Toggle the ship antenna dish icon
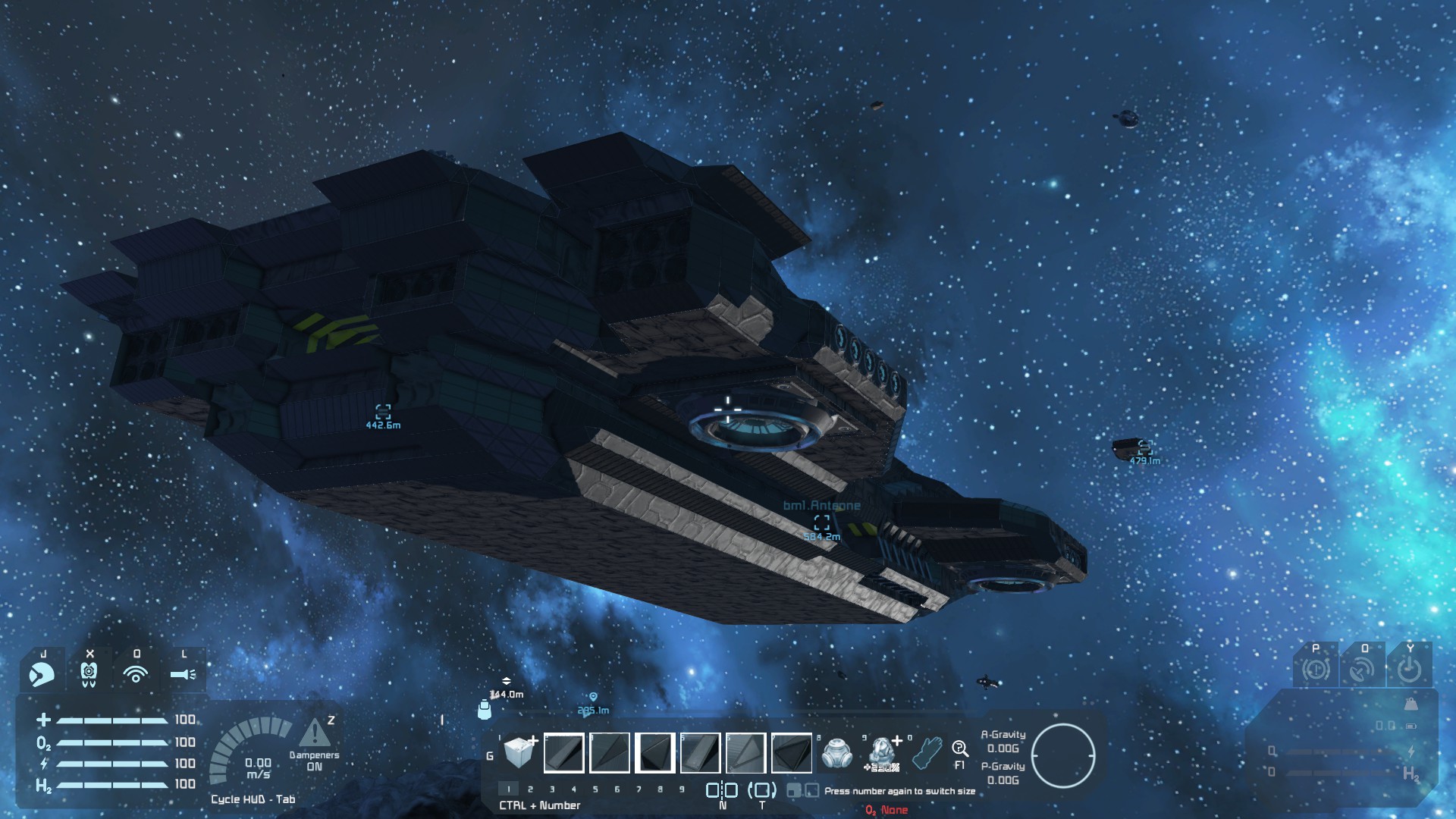Screen dimensions: 1456x819 point(1363,670)
